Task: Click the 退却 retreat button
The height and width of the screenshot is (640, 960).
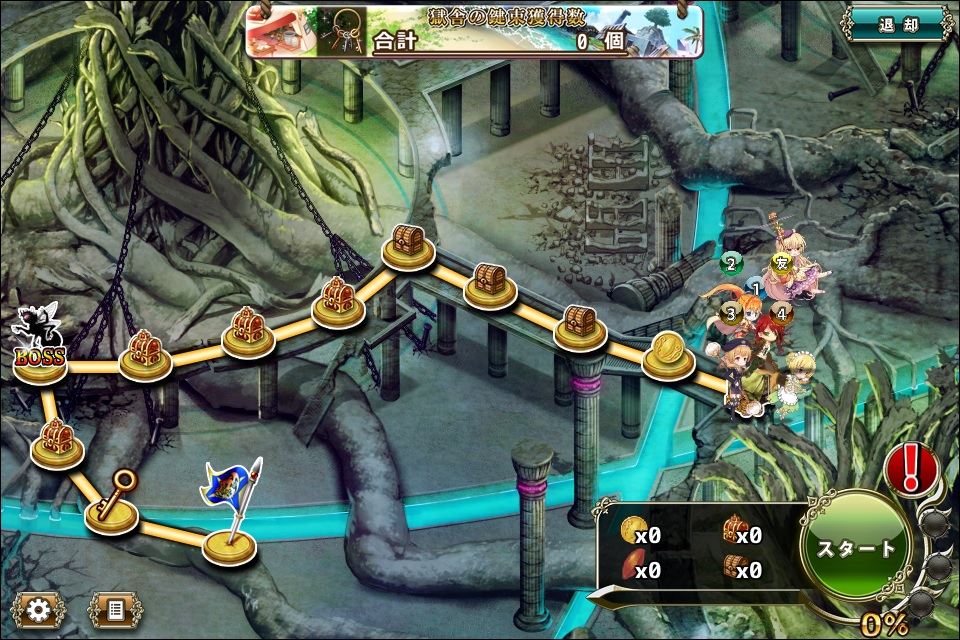Action: [896, 24]
